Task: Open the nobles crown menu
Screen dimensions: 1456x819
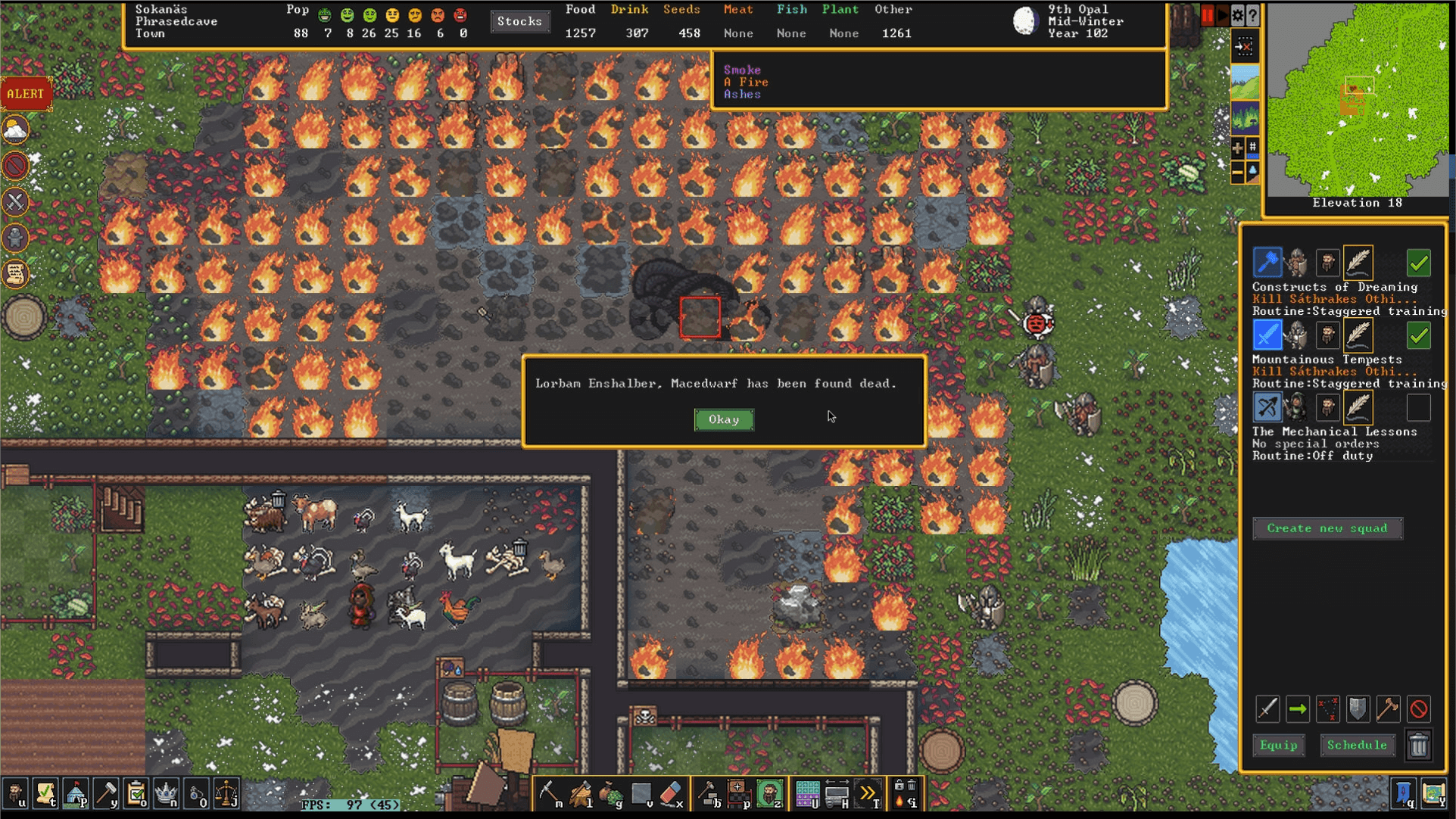Action: [x=166, y=794]
